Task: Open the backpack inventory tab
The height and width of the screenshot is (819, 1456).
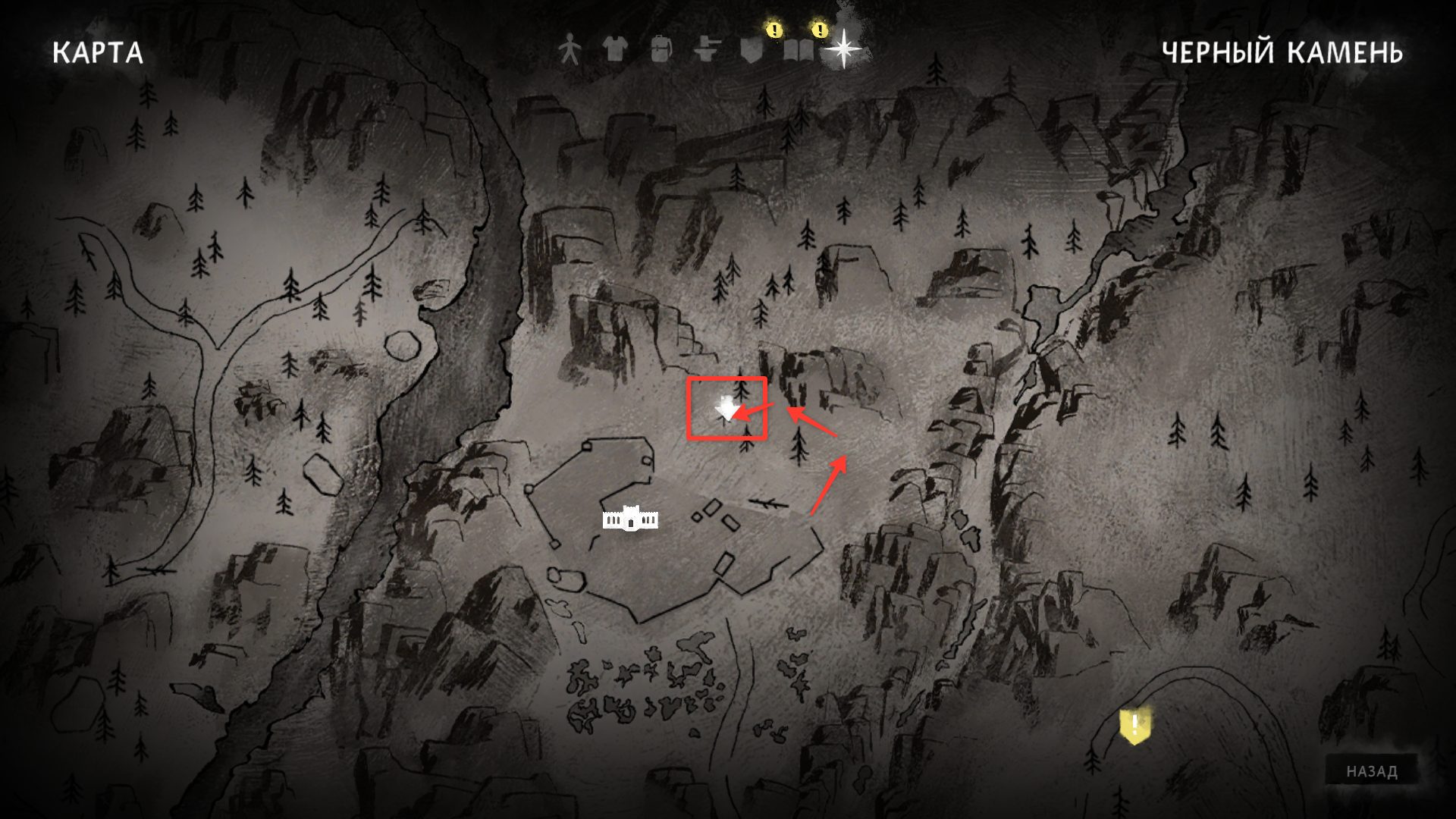Action: (x=660, y=50)
